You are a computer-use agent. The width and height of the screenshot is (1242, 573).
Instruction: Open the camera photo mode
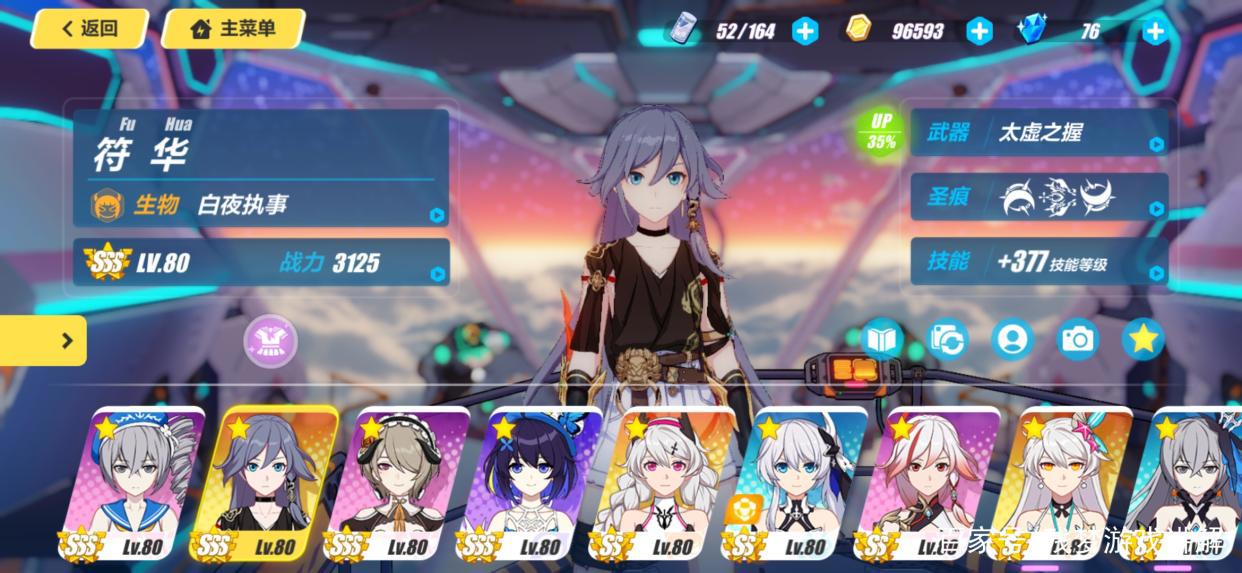click(x=1077, y=340)
